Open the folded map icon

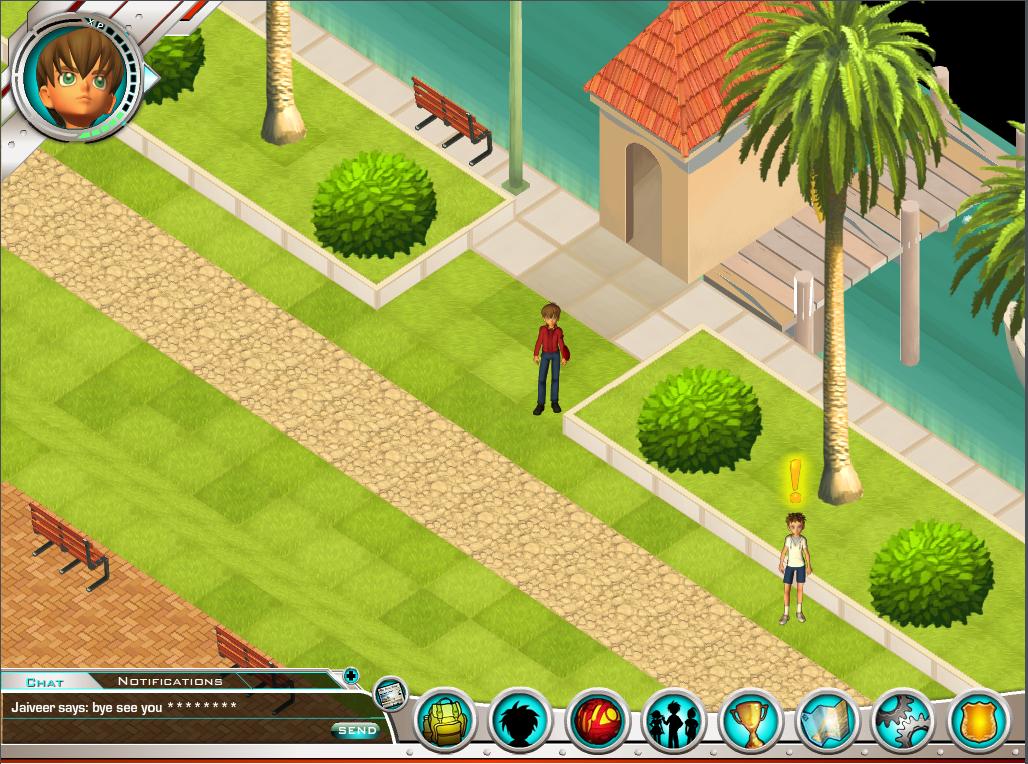pos(826,719)
